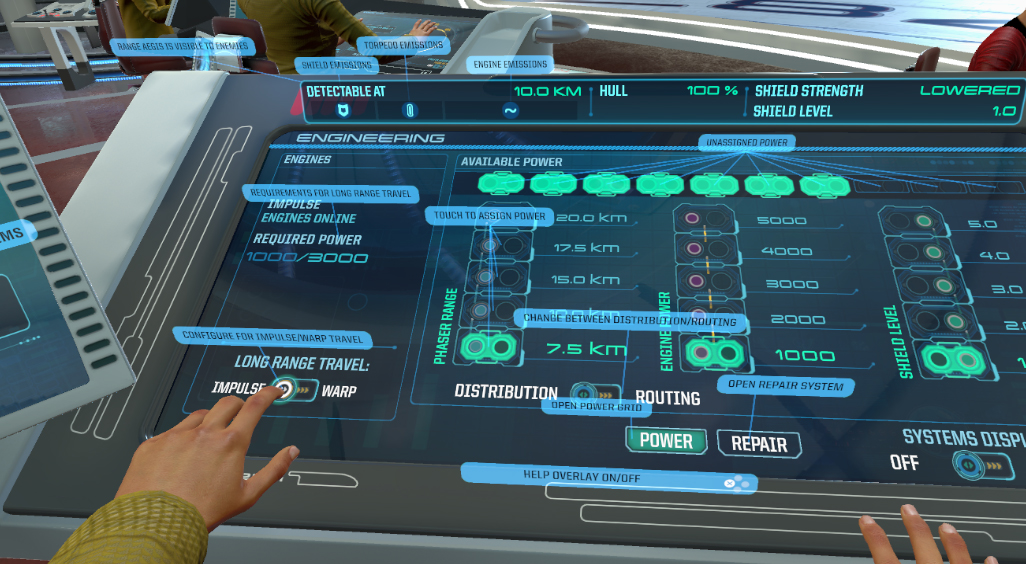The height and width of the screenshot is (564, 1026).
Task: Assign power to 7.5 km phaser range
Action: coord(490,348)
